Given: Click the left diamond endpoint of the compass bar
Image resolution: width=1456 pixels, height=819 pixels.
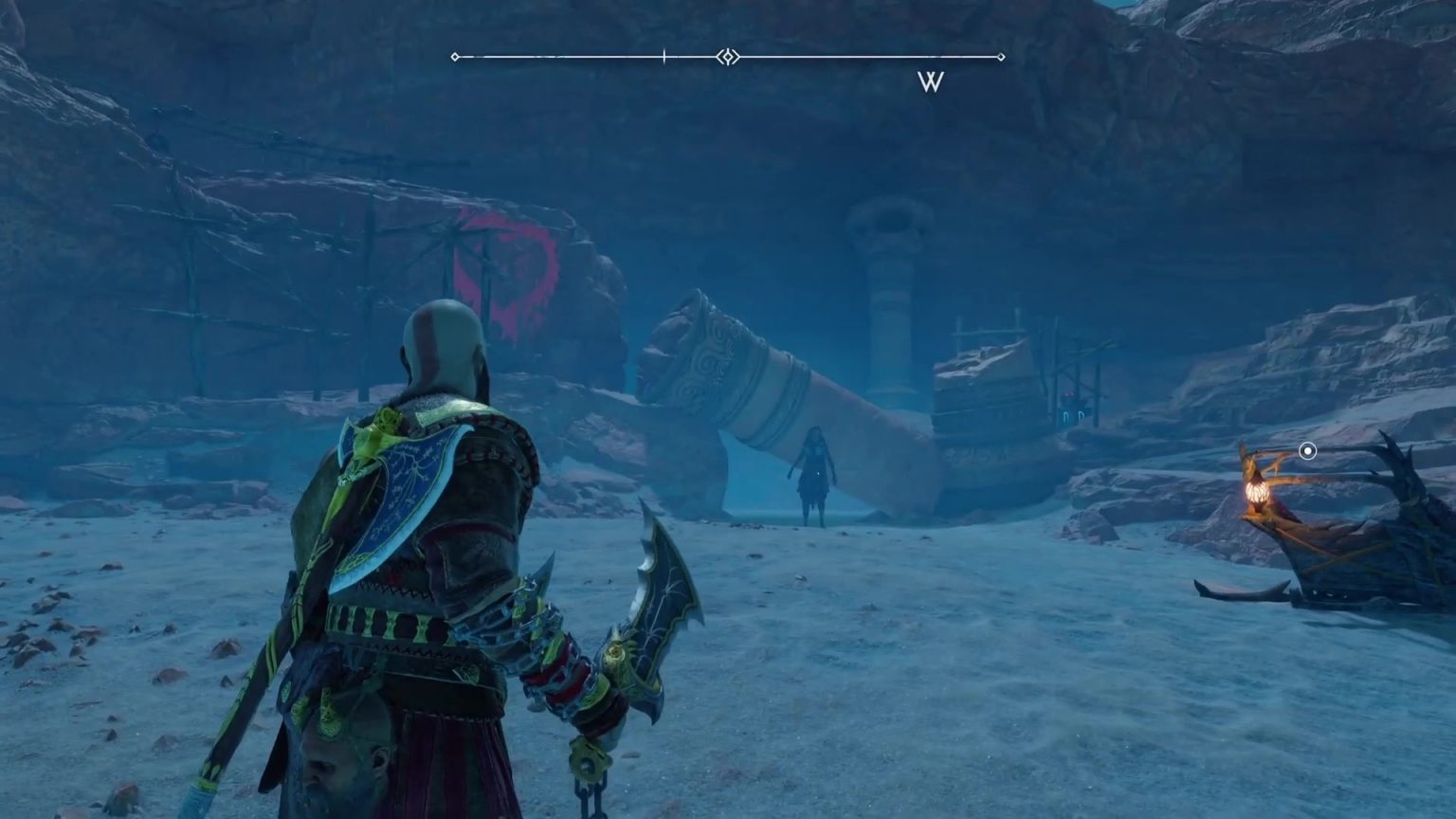Looking at the screenshot, I should 456,57.
